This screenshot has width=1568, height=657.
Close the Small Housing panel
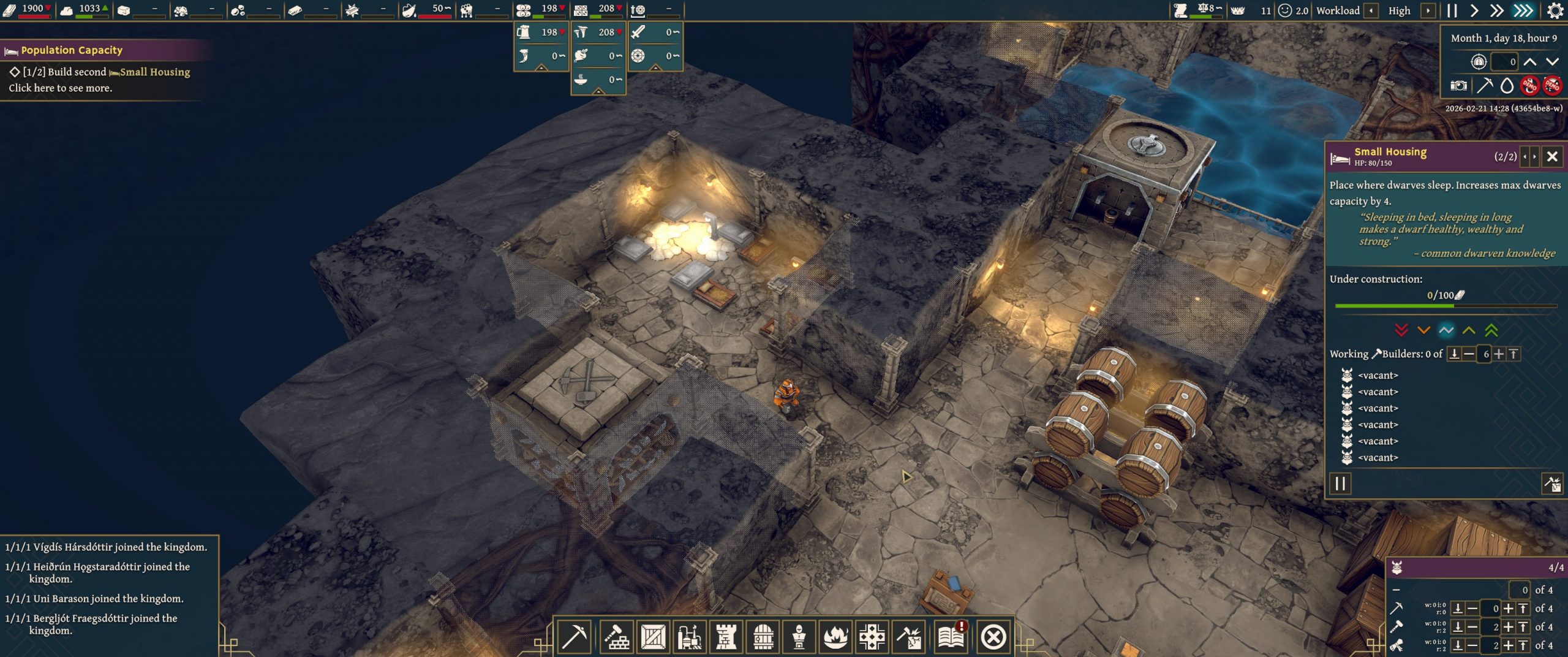pyautogui.click(x=1551, y=157)
